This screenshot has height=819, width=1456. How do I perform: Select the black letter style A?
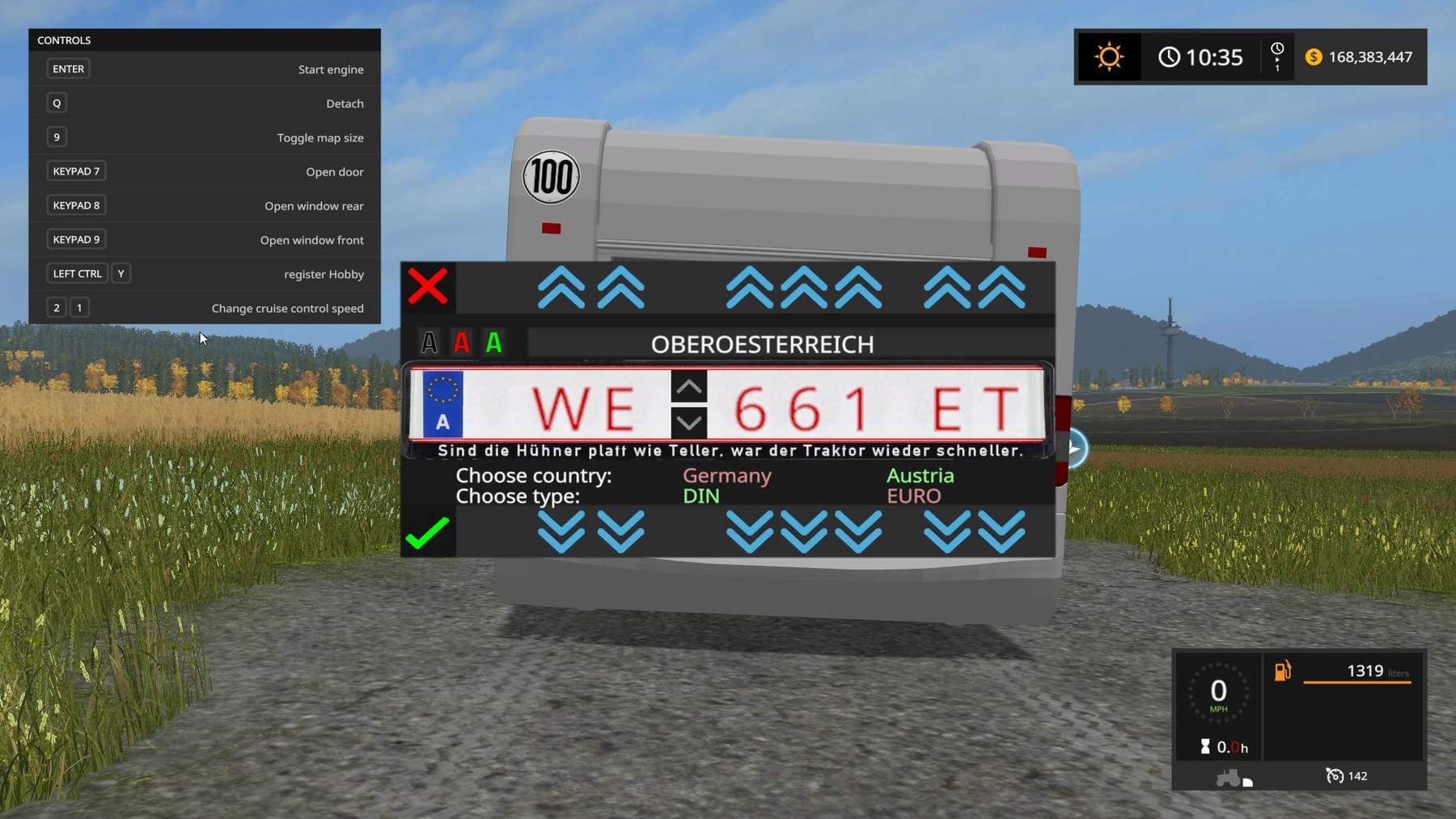click(x=430, y=342)
